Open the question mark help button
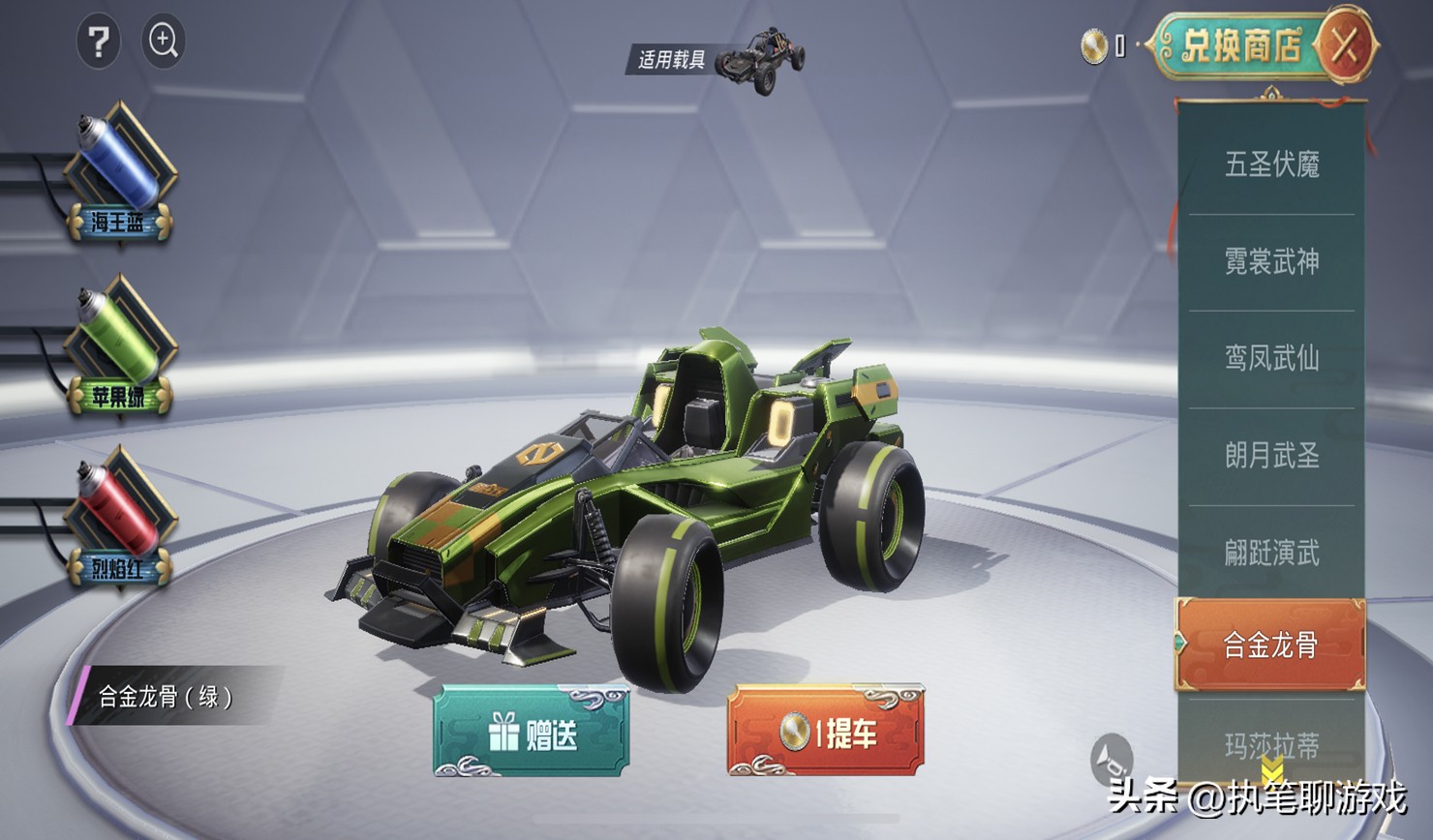Image resolution: width=1433 pixels, height=840 pixels. 98,42
